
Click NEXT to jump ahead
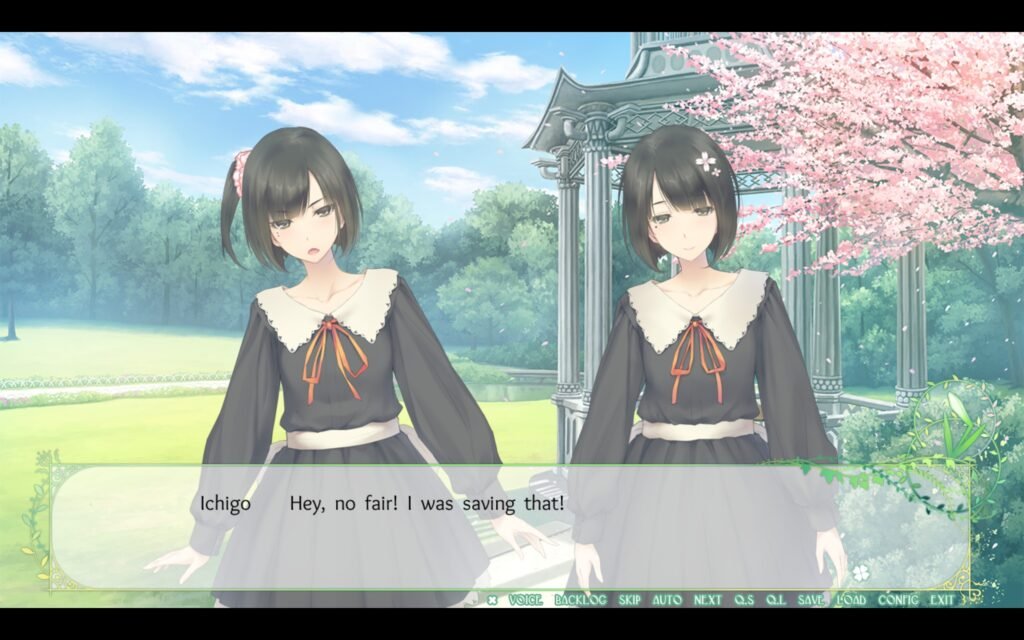pyautogui.click(x=707, y=600)
